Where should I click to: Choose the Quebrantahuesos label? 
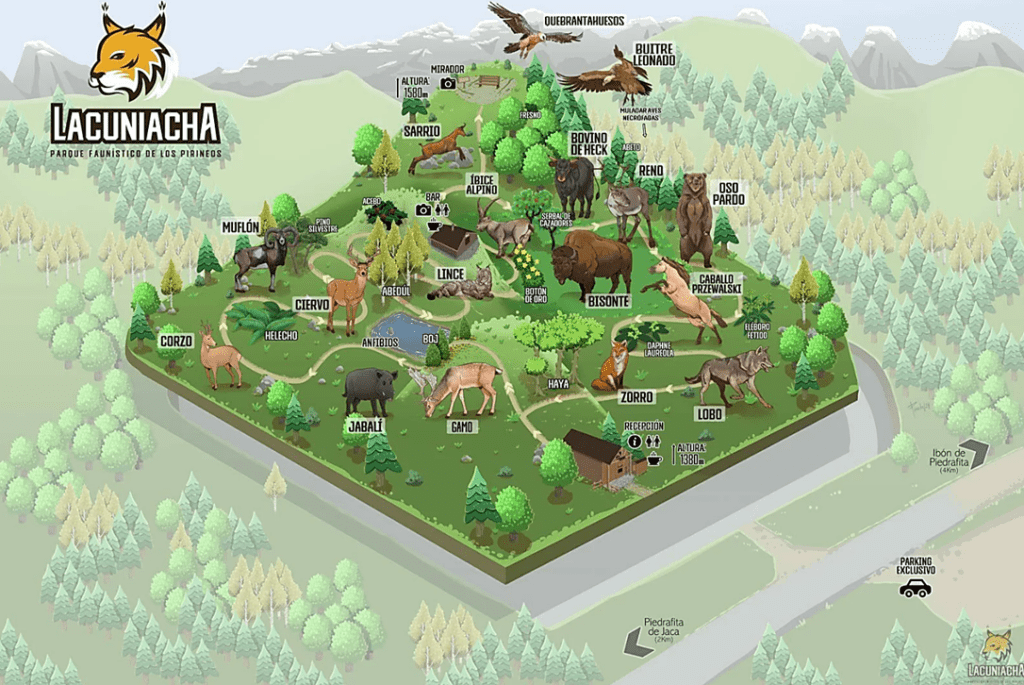click(x=582, y=19)
